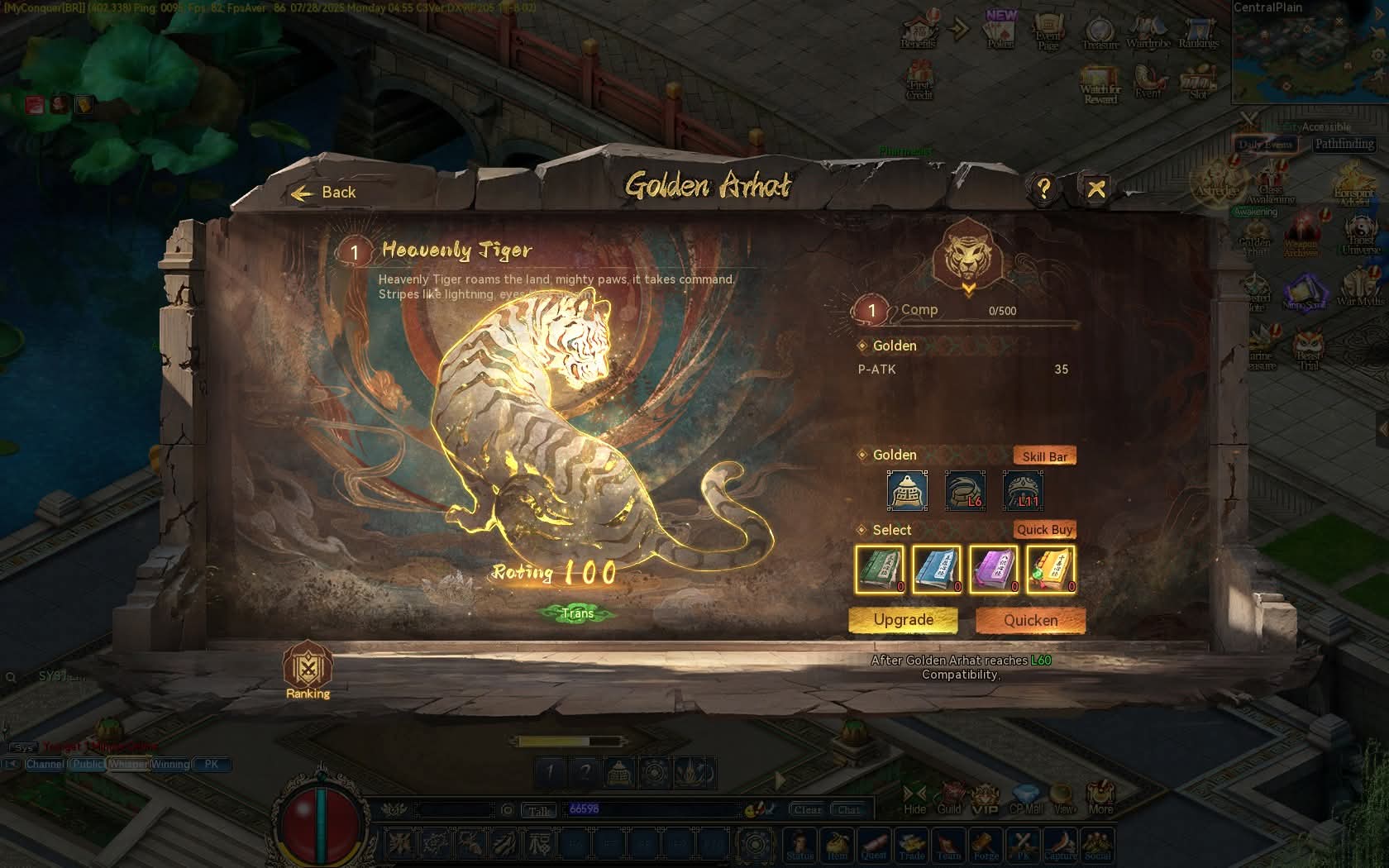Open the Poker event icon
The height and width of the screenshot is (868, 1389).
point(1000,31)
